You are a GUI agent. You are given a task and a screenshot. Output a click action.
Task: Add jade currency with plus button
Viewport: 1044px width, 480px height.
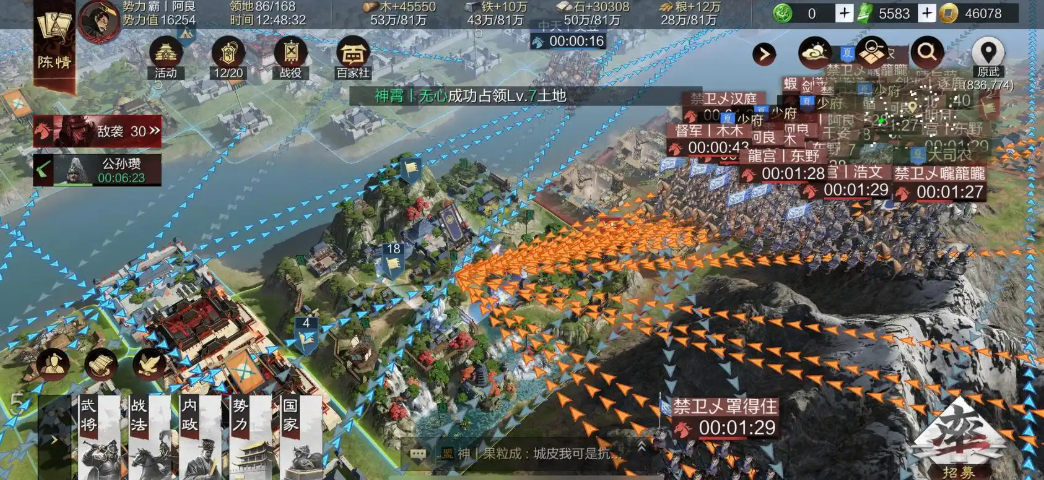(x=845, y=13)
